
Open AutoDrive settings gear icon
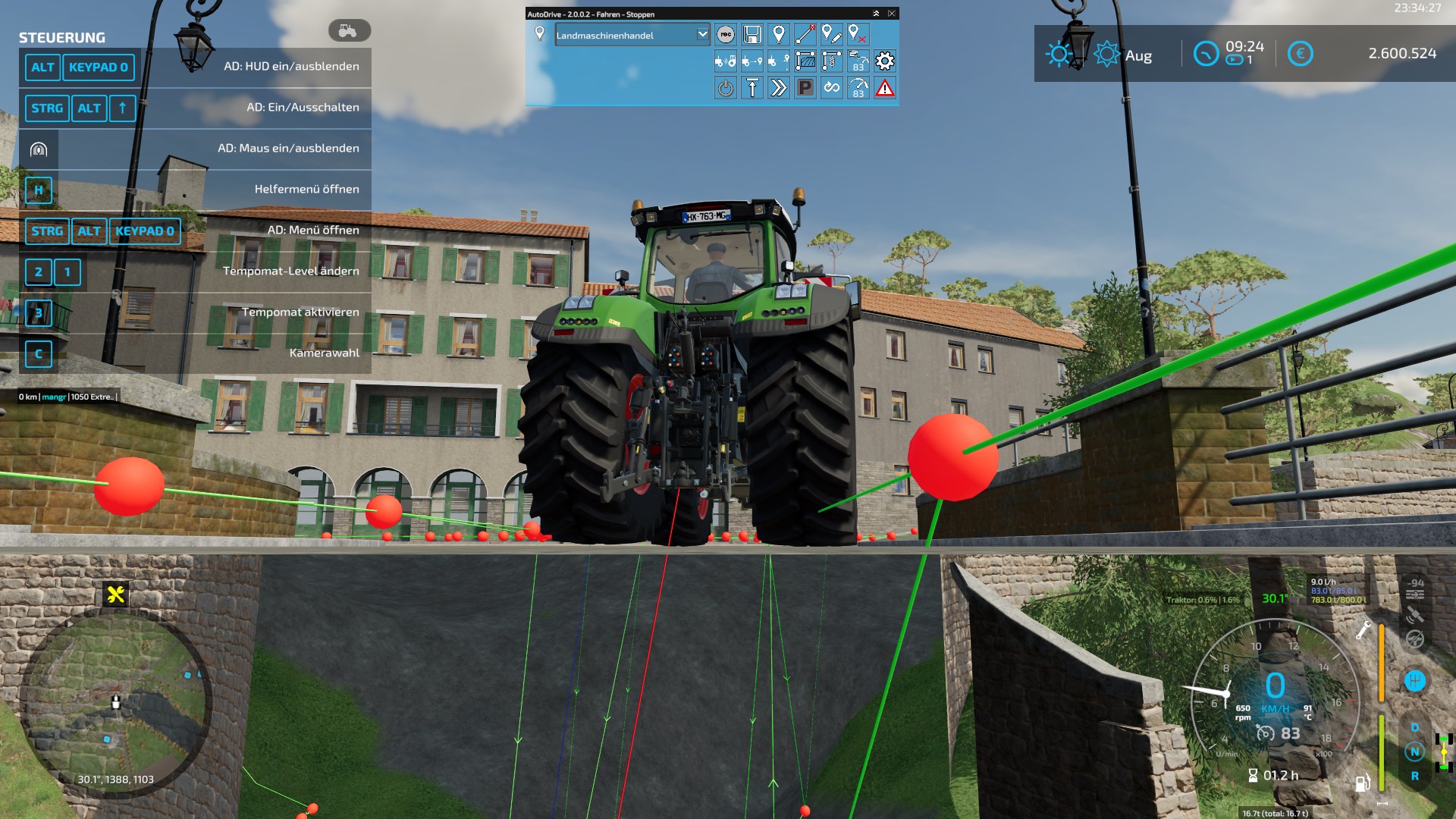(x=884, y=62)
